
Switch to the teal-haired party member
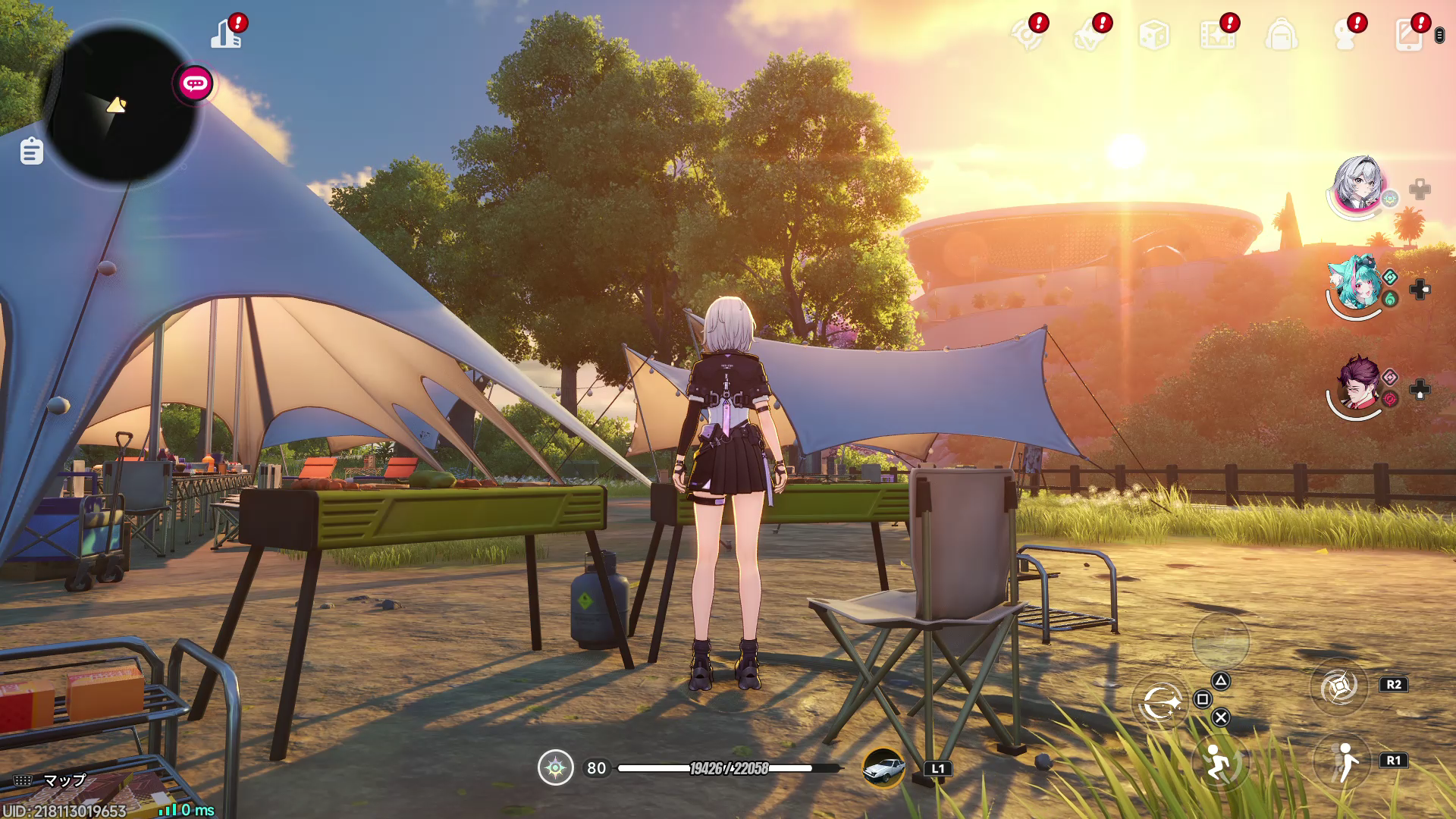pos(1356,284)
